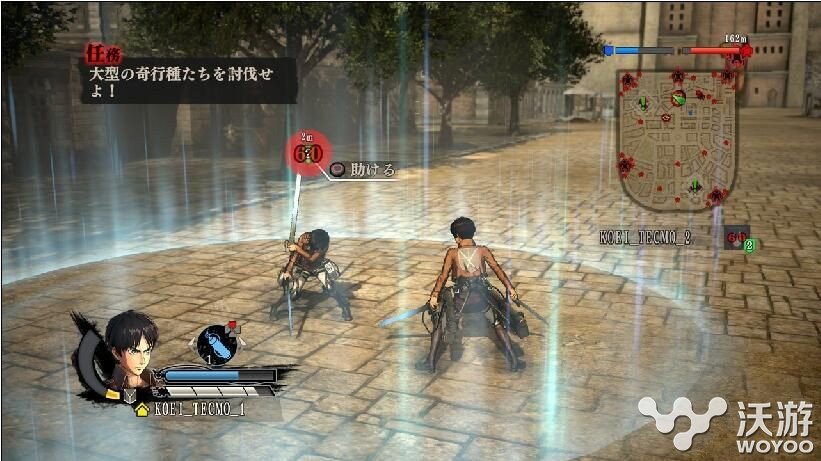Viewport: 821px width, 461px height.
Task: Click the red and green marker on the minimap
Action: pyautogui.click(x=679, y=97)
